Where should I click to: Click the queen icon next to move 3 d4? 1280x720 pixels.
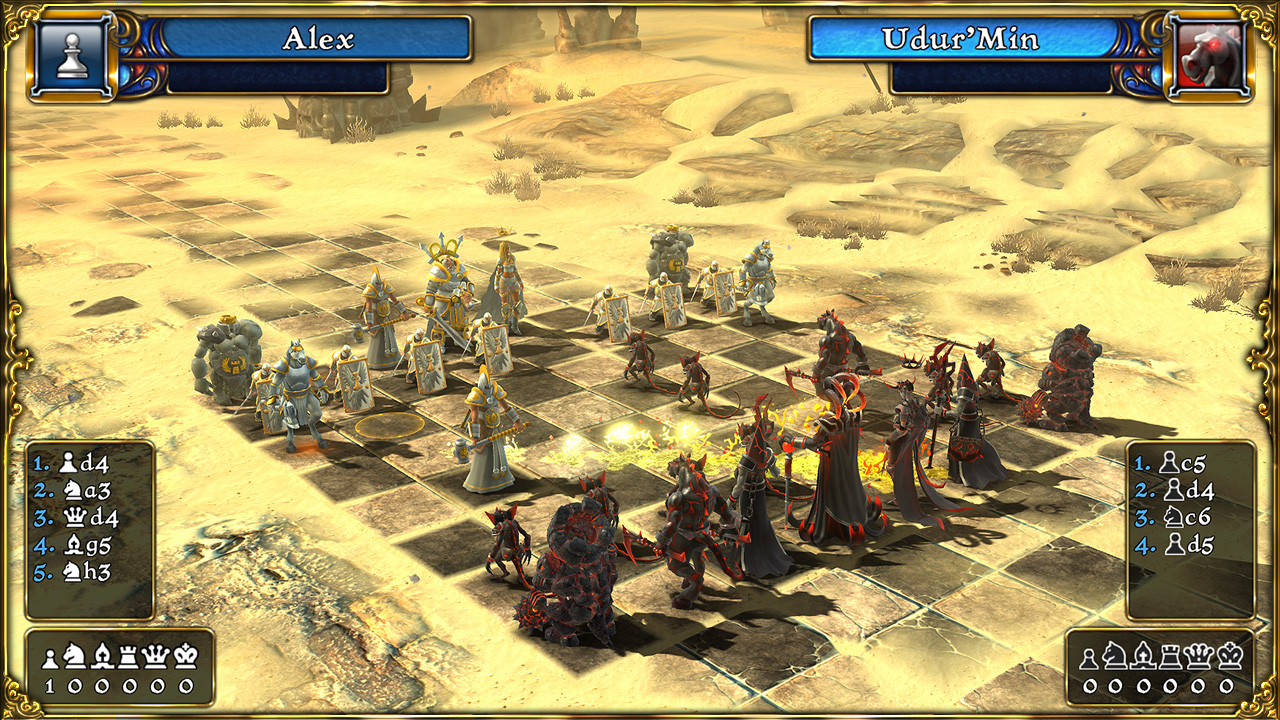(76, 516)
